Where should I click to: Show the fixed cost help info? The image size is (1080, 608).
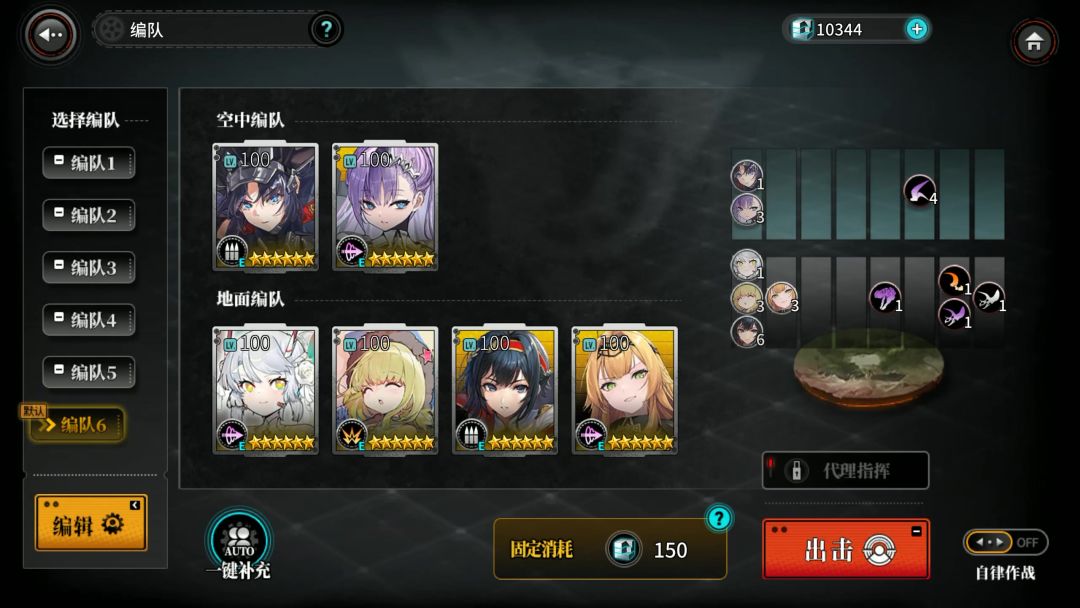click(x=718, y=518)
